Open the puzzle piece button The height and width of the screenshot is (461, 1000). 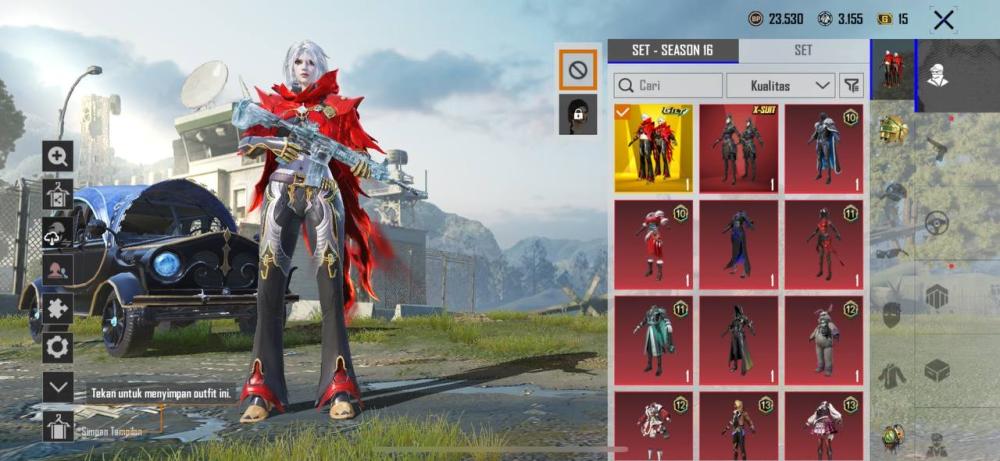pos(57,309)
